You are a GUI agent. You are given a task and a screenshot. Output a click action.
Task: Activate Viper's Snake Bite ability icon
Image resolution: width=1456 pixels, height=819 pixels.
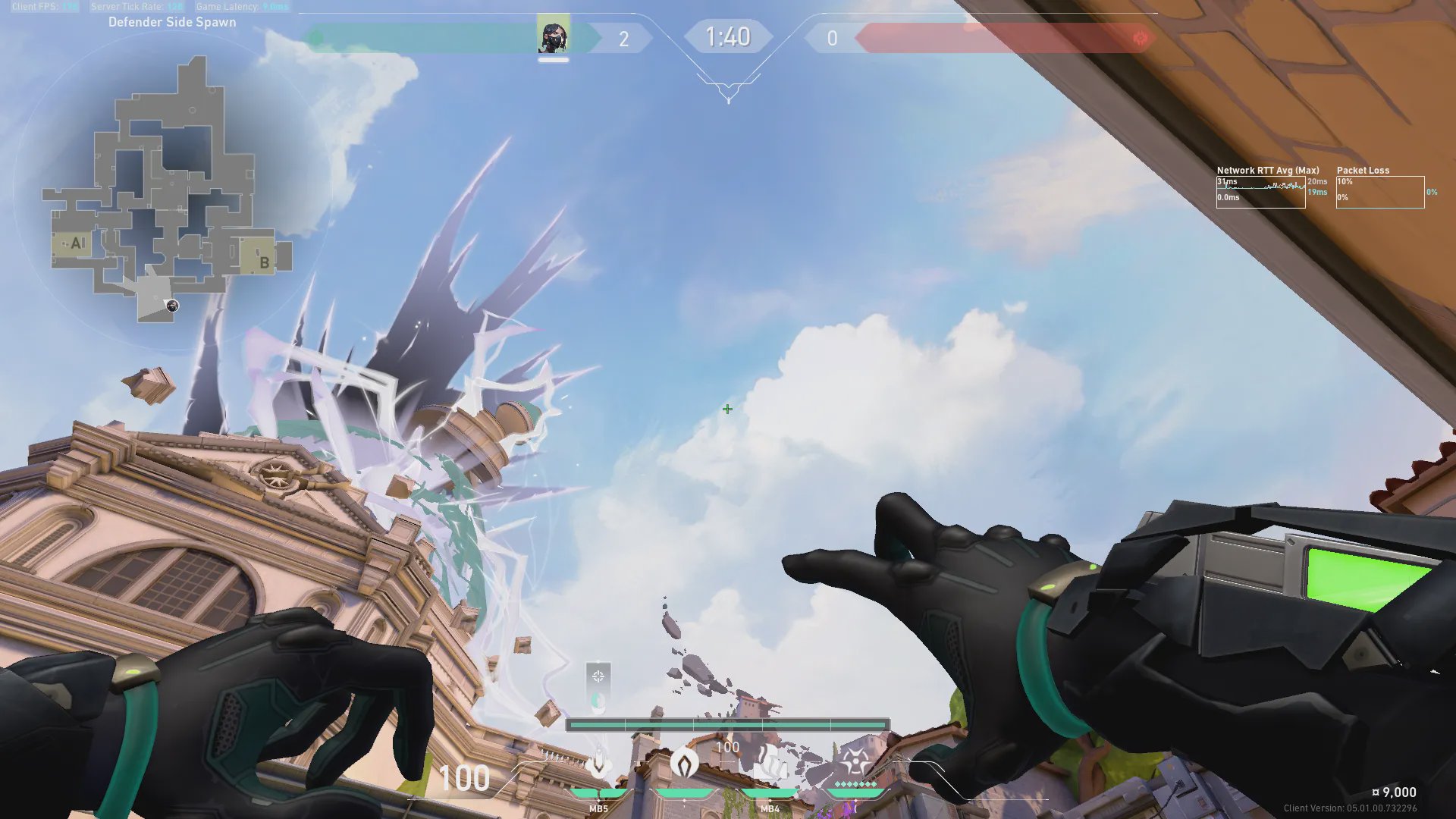599,763
